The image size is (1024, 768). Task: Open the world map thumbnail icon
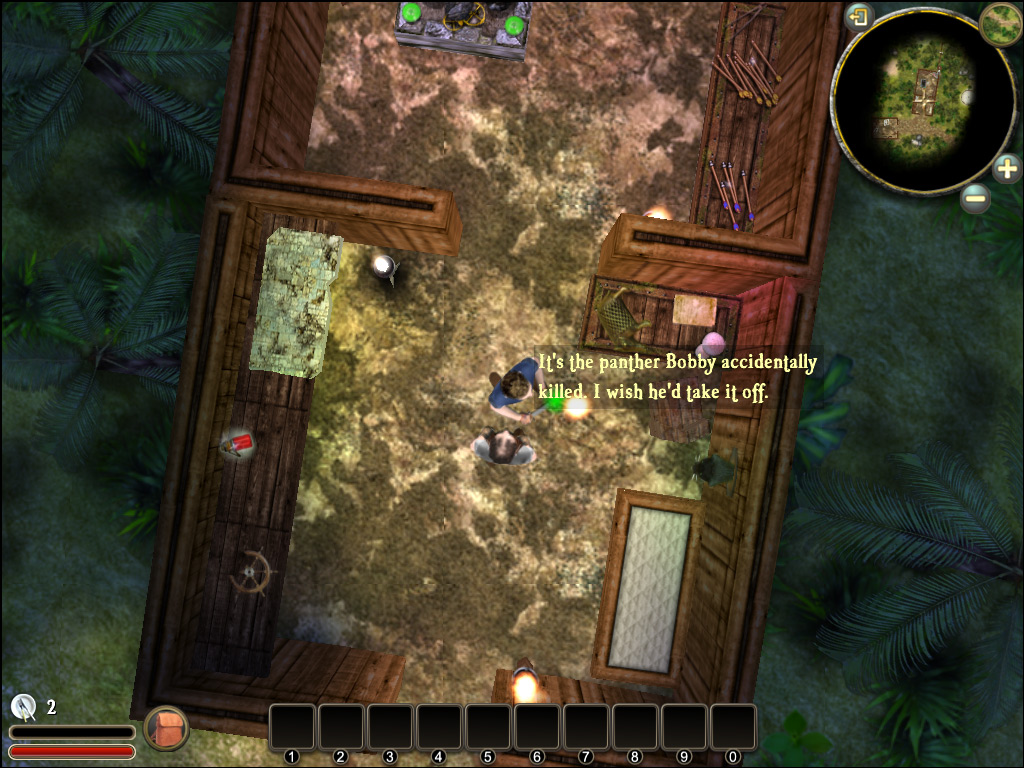(999, 23)
